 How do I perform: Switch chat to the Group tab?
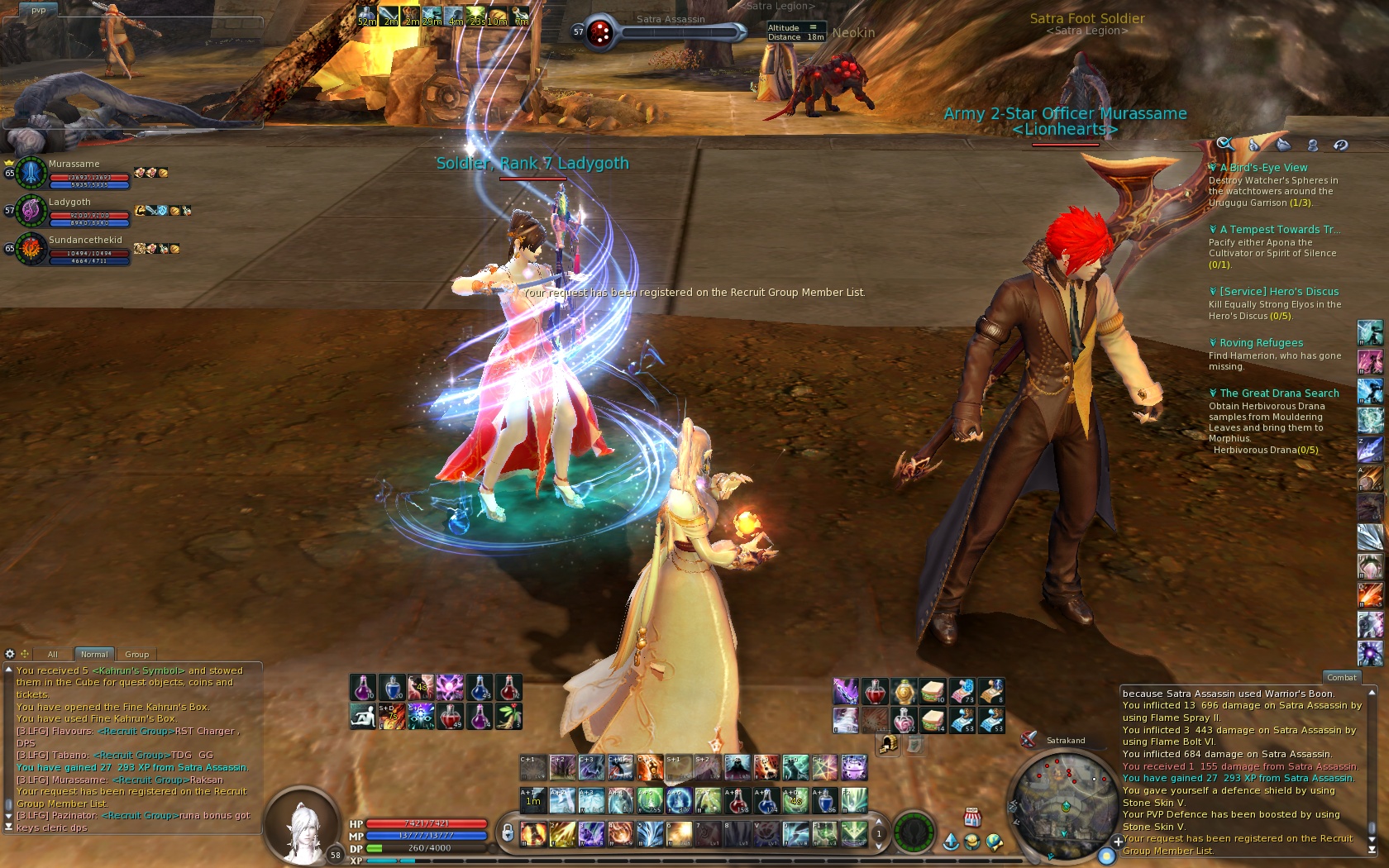pyautogui.click(x=136, y=654)
